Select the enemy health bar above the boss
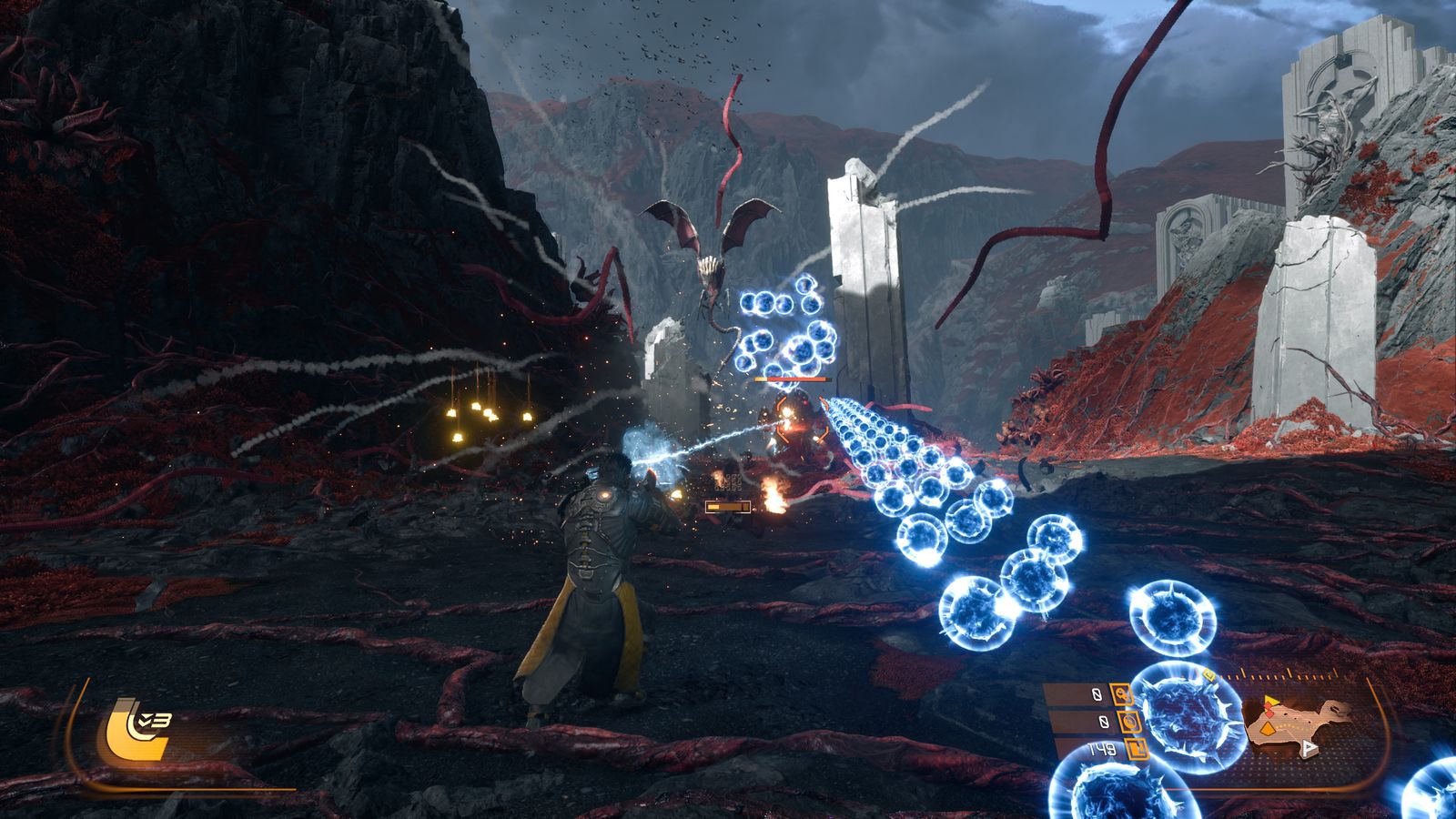 point(792,379)
